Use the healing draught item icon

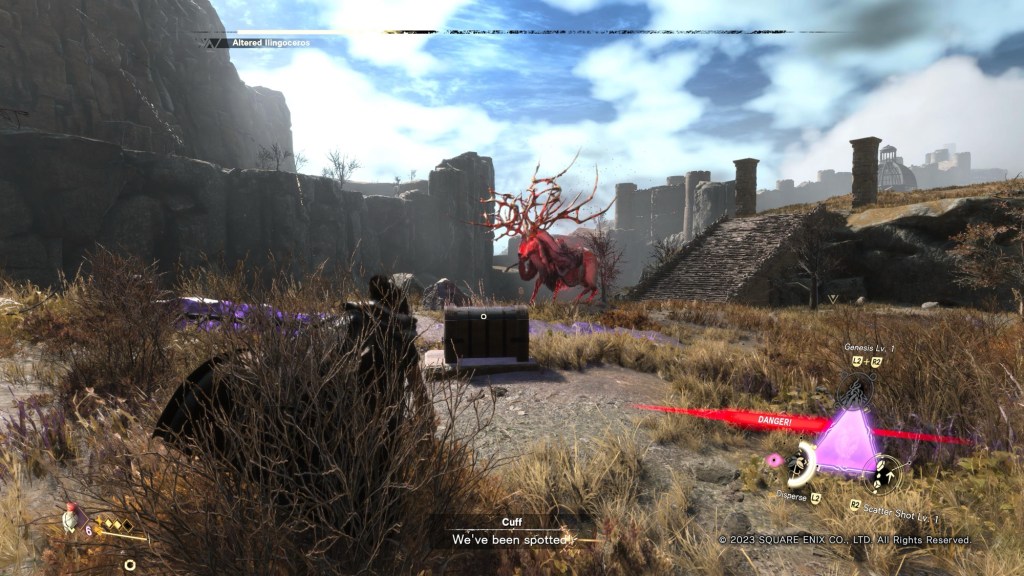pyautogui.click(x=70, y=516)
